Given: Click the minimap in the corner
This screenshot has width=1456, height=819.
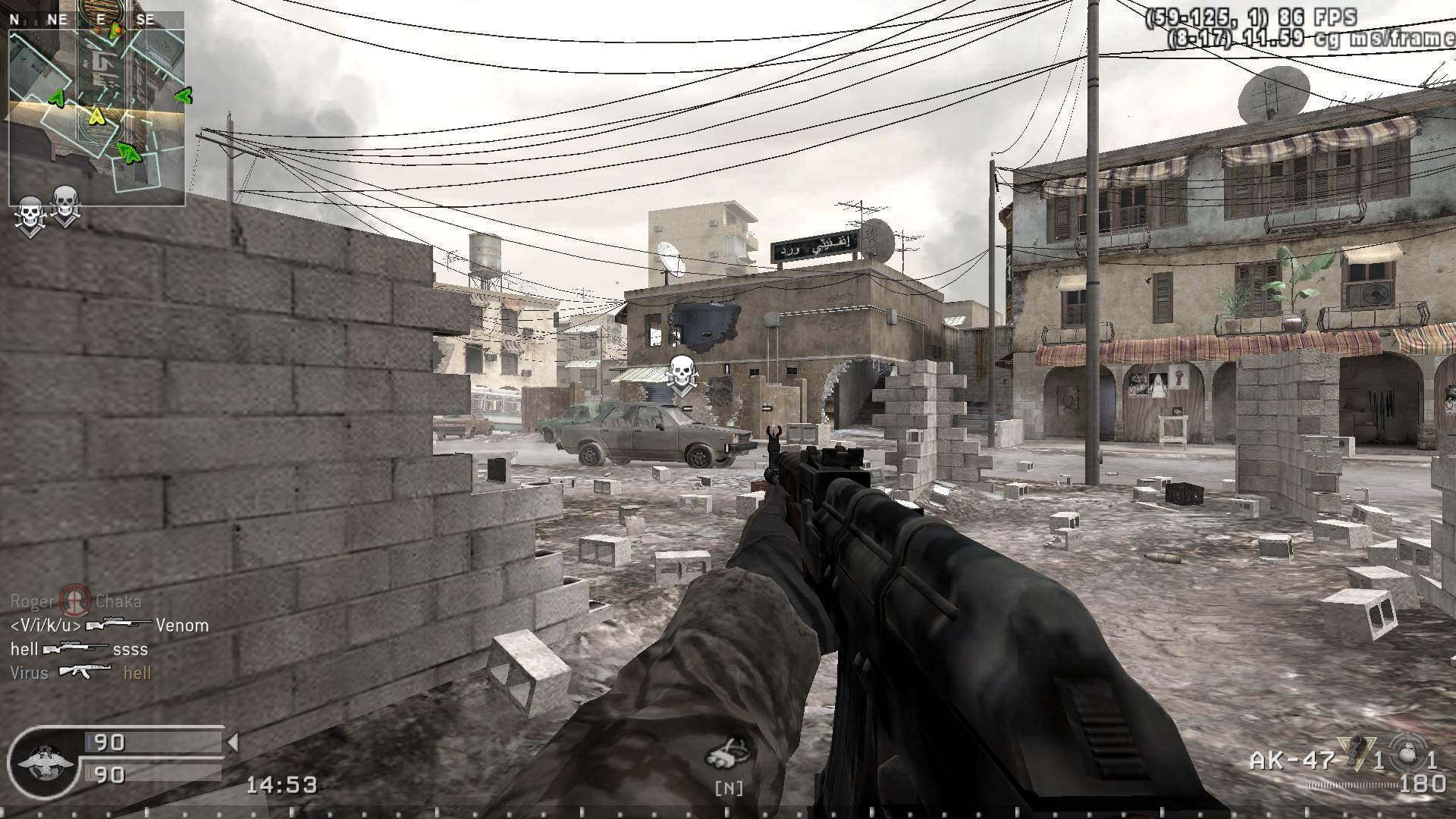Looking at the screenshot, I should coord(97,118).
